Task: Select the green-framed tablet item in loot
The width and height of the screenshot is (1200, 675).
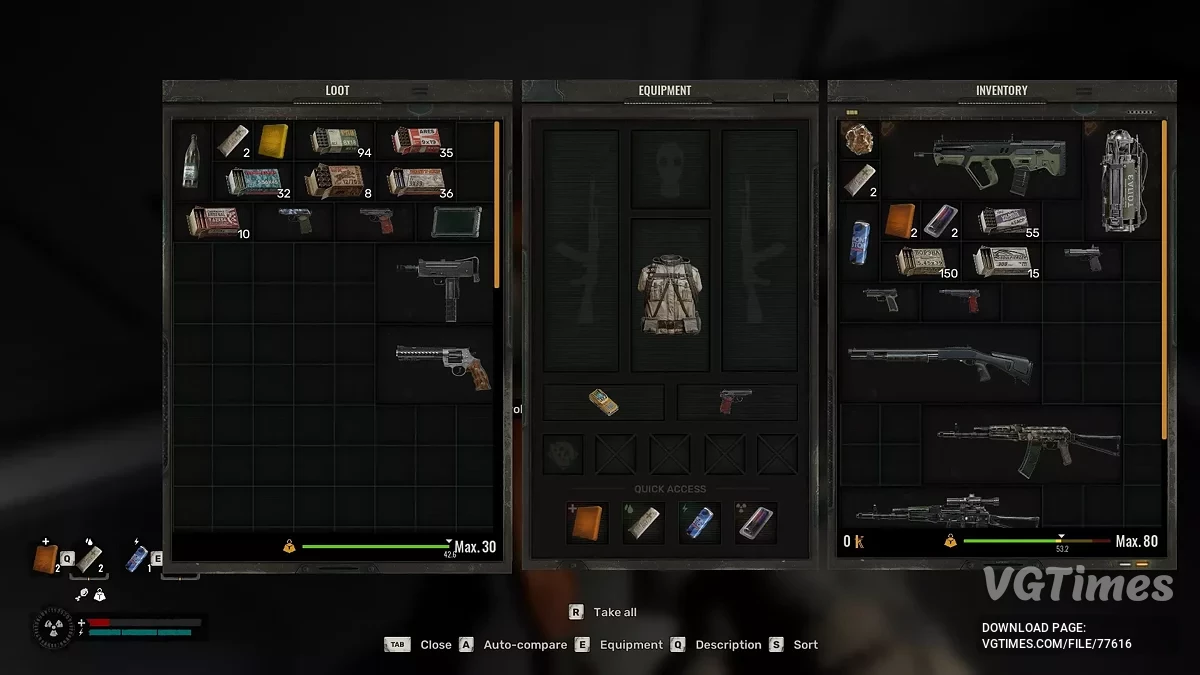Action: point(455,221)
